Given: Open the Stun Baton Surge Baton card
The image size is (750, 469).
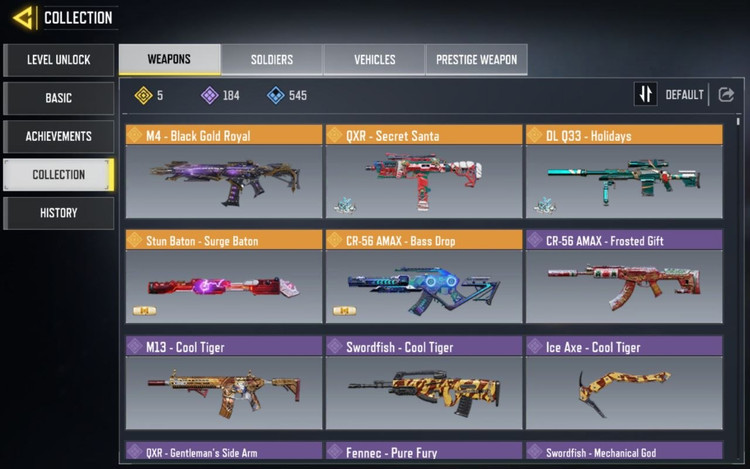Looking at the screenshot, I should [x=224, y=277].
